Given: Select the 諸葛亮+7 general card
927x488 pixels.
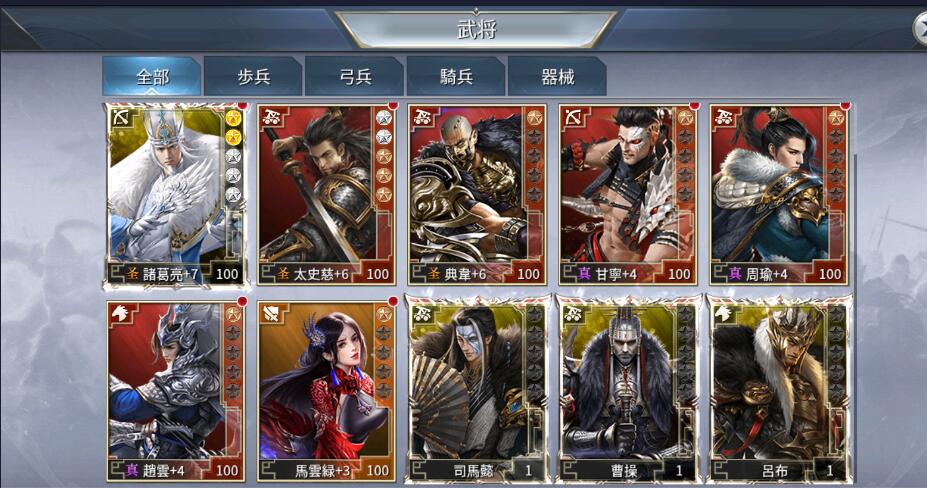Looking at the screenshot, I should click(x=175, y=195).
